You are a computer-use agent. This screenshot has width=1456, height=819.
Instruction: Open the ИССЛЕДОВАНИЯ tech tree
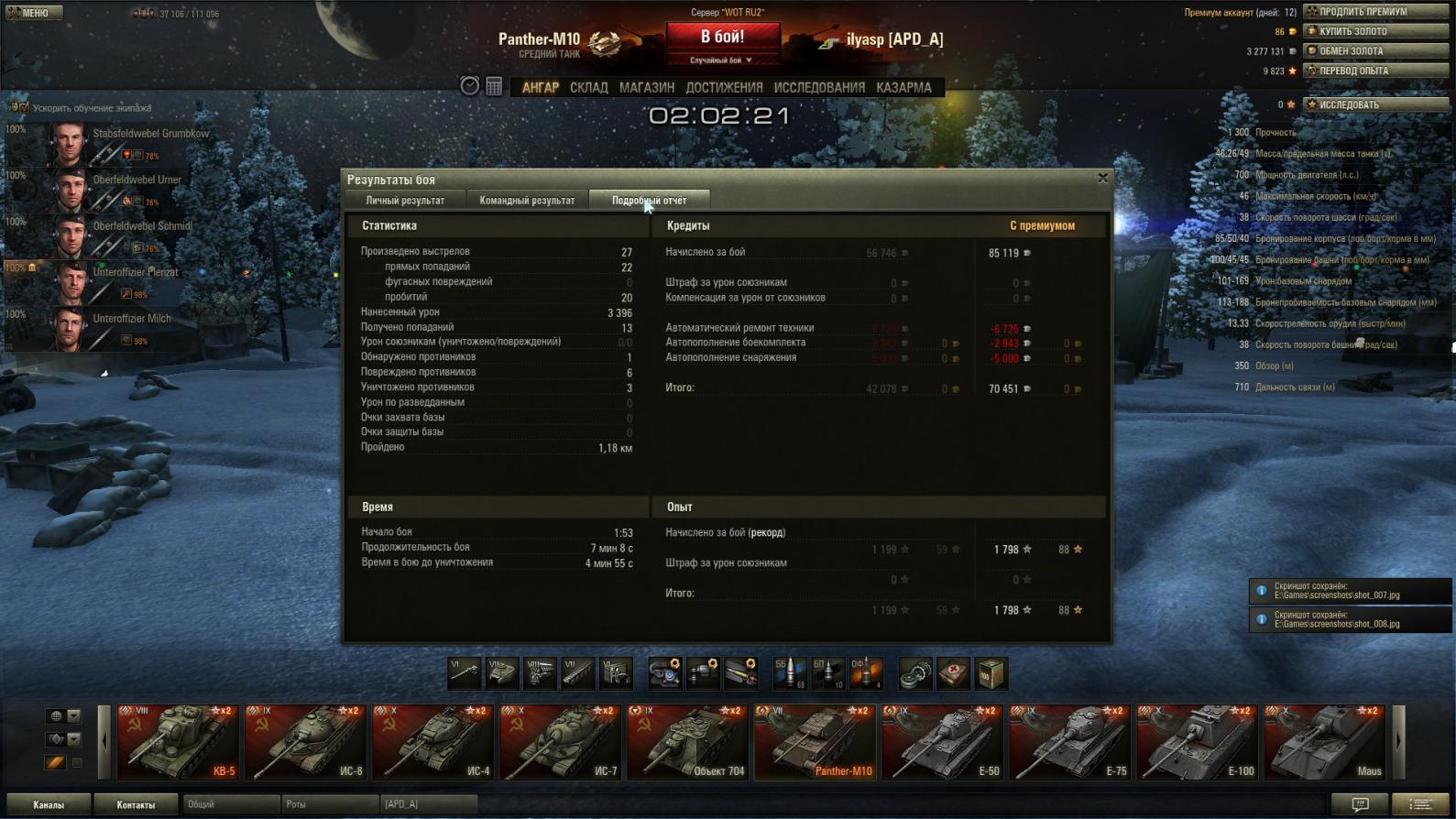pyautogui.click(x=819, y=88)
